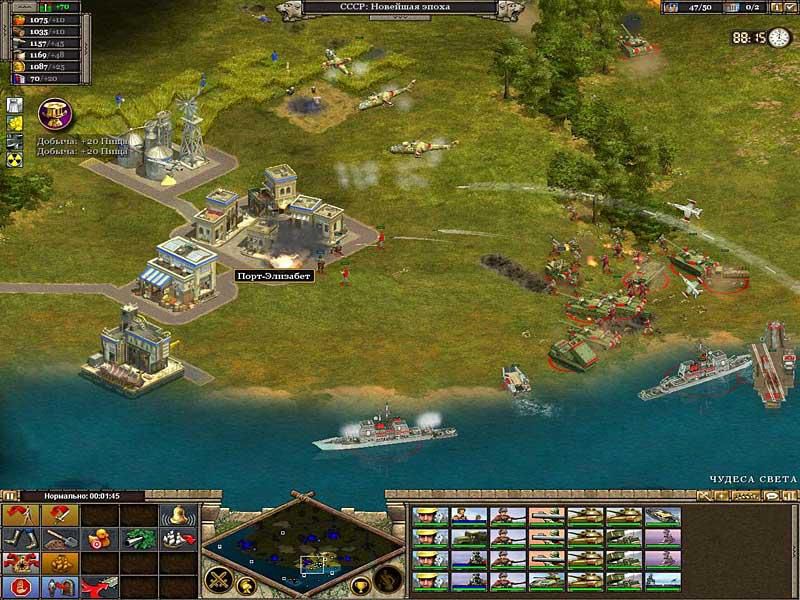Click the crossed swords button beside minimap
Image resolution: width=800 pixels, height=600 pixels.
point(217,578)
